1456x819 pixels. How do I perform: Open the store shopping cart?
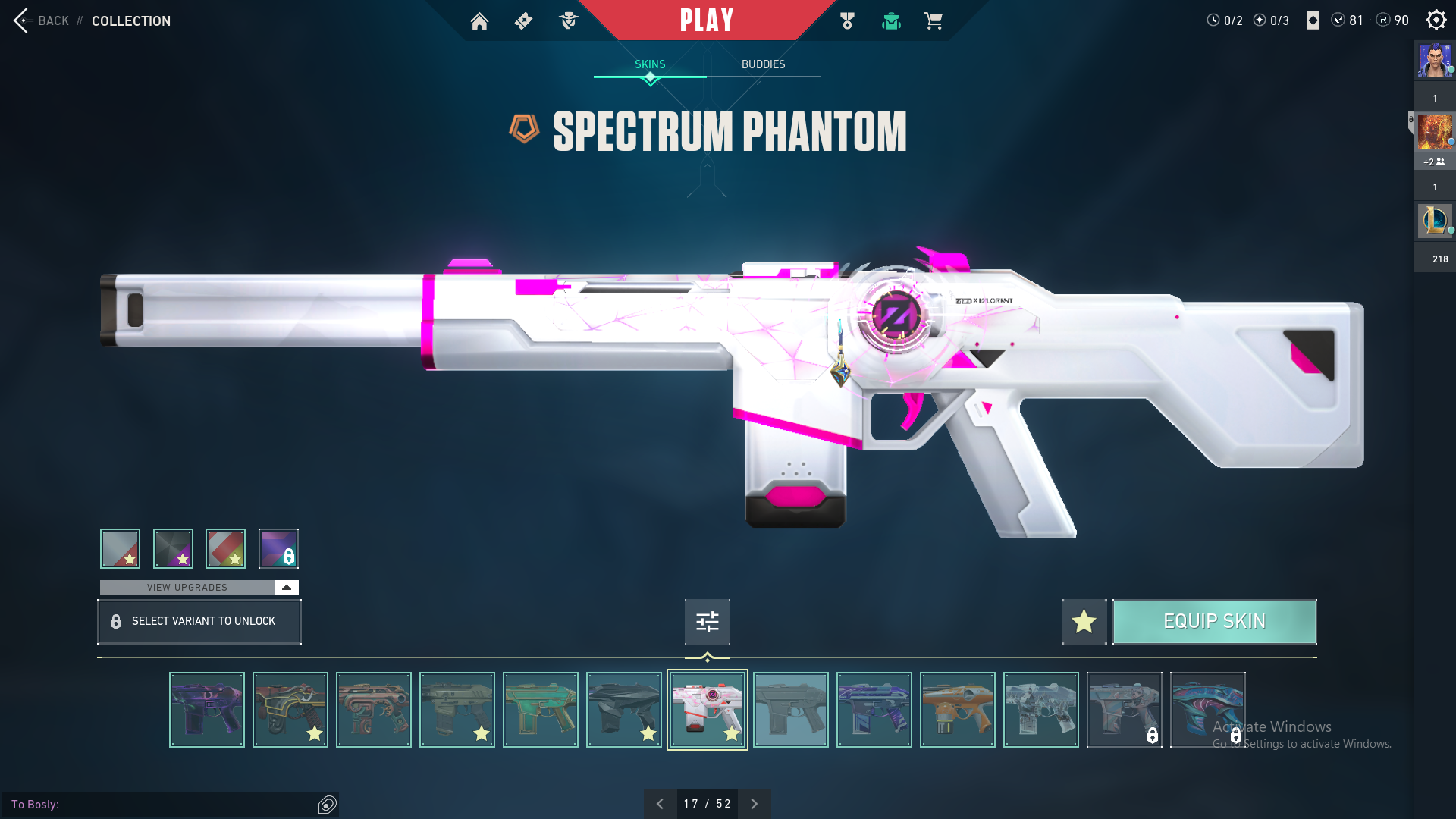(933, 21)
